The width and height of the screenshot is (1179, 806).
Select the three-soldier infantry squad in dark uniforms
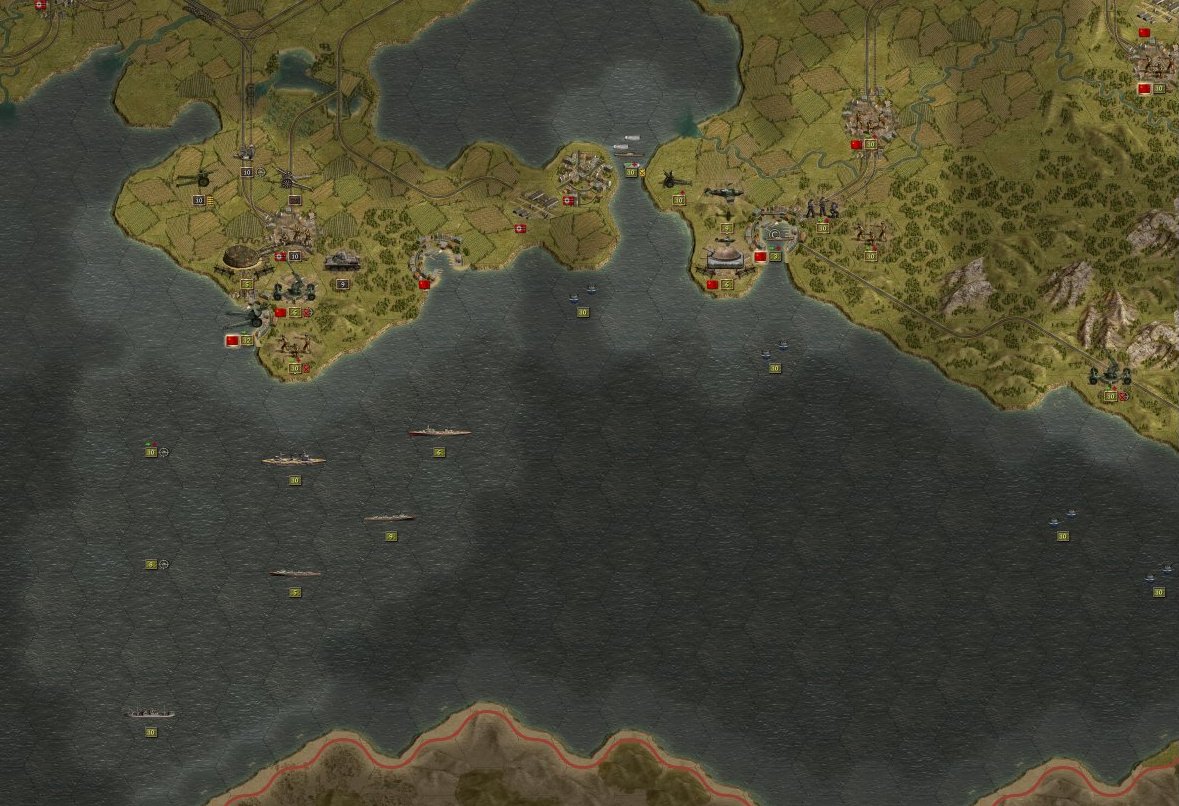822,208
